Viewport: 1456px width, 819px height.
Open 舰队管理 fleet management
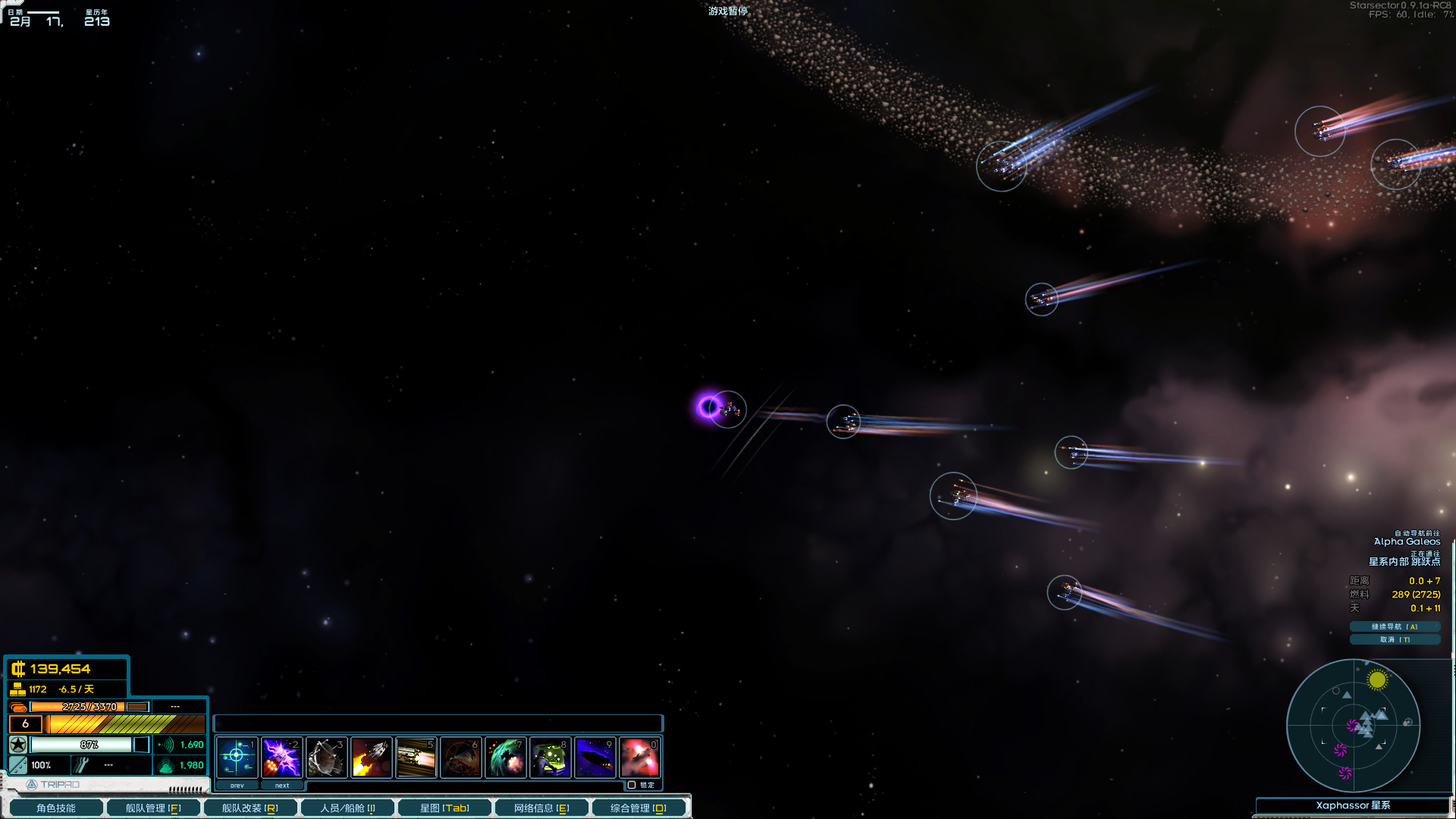click(x=153, y=808)
